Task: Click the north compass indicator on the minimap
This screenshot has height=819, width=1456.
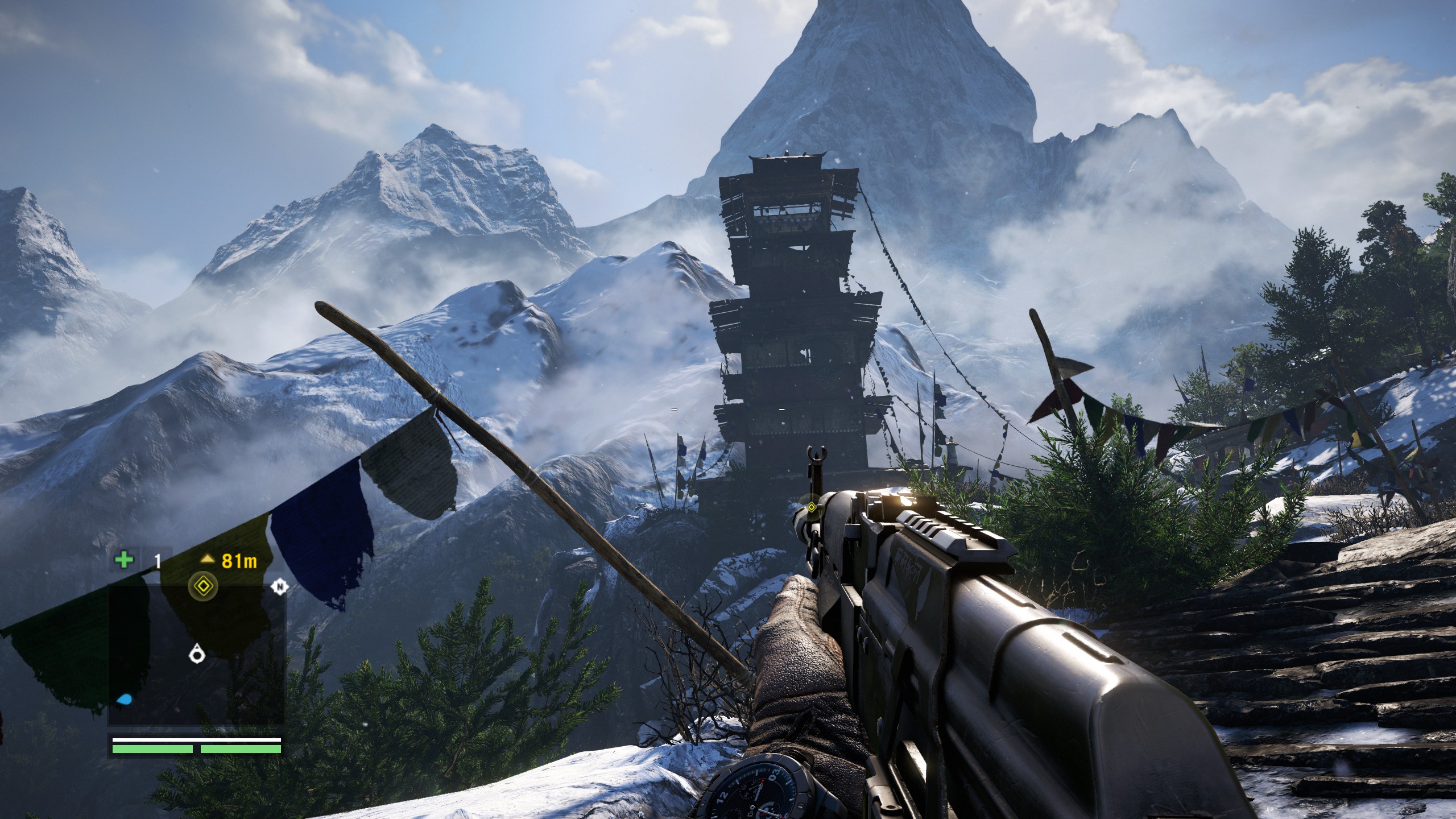Action: pos(279,586)
